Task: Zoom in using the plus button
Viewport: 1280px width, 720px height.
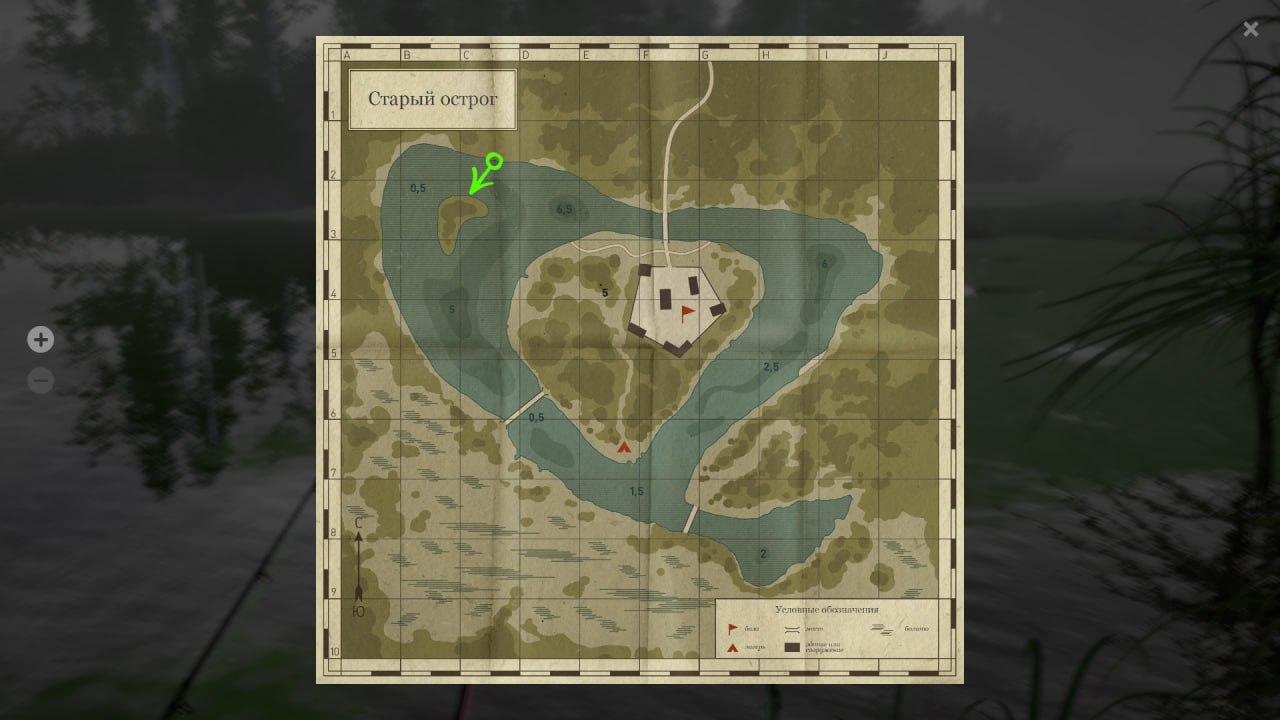Action: coord(40,339)
